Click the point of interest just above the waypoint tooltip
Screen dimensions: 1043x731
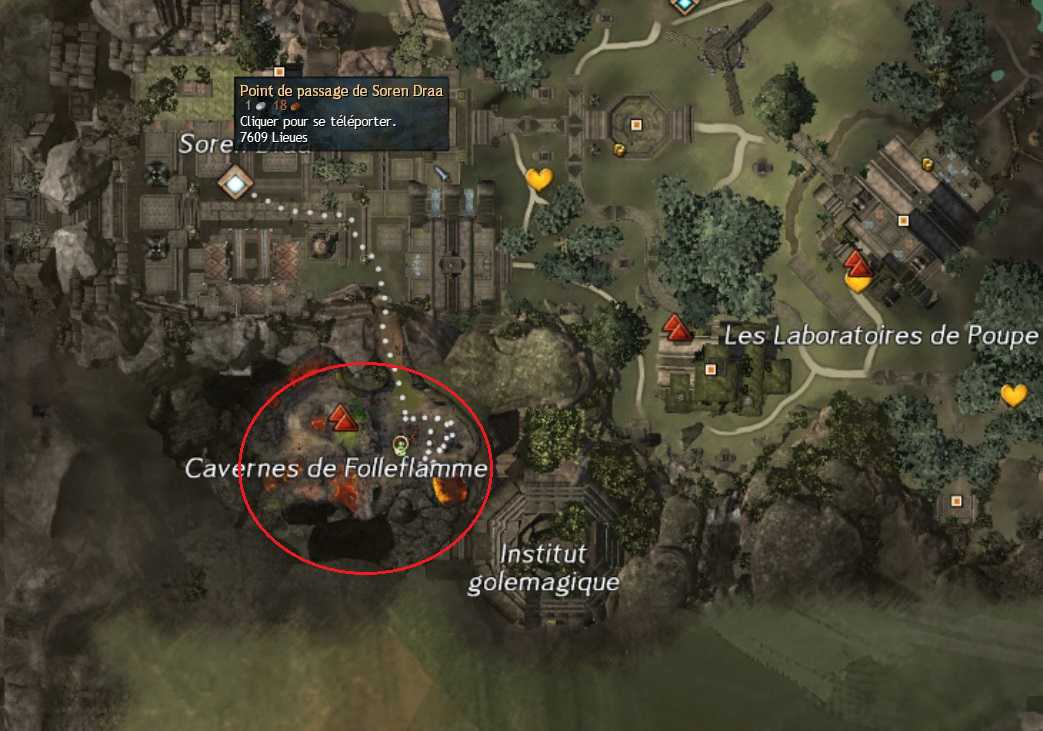[x=279, y=72]
